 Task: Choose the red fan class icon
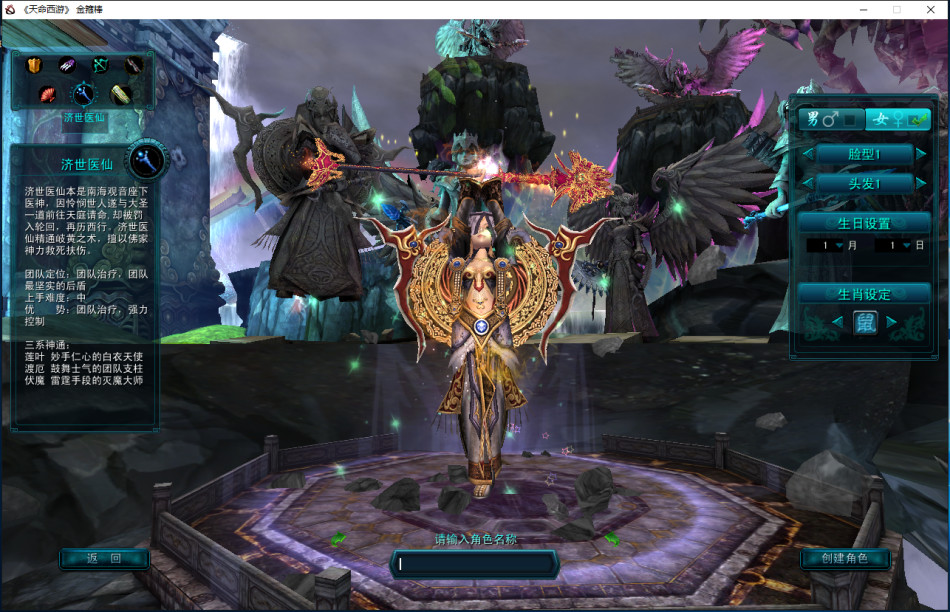click(x=48, y=94)
